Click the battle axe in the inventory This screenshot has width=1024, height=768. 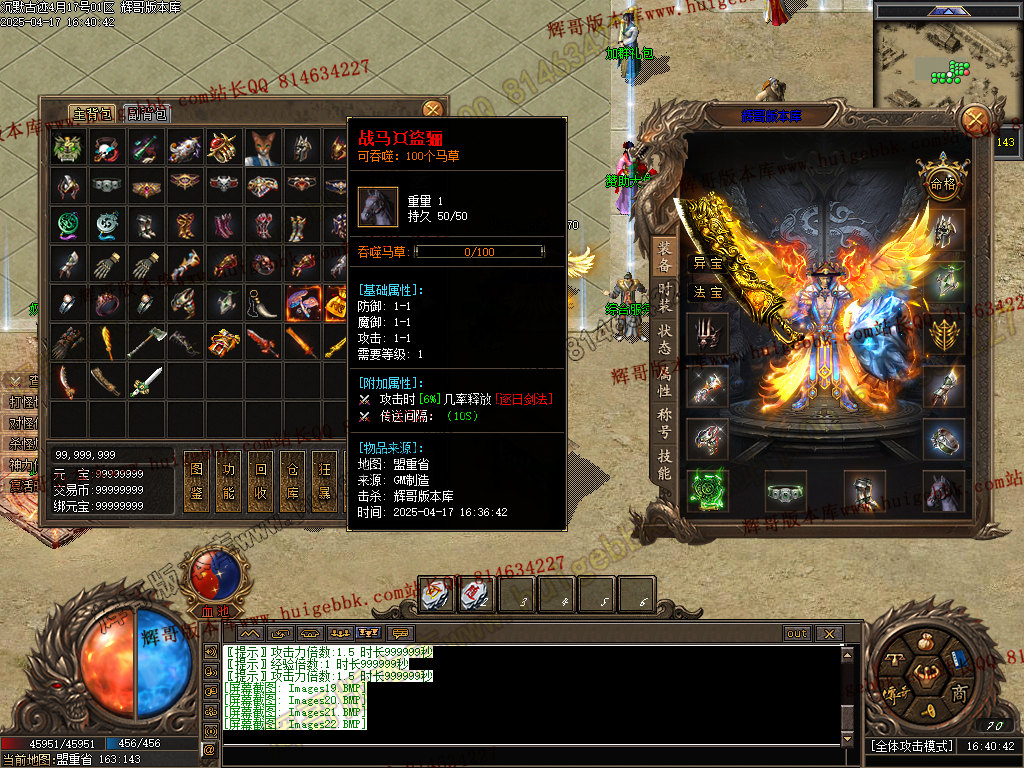click(146, 342)
